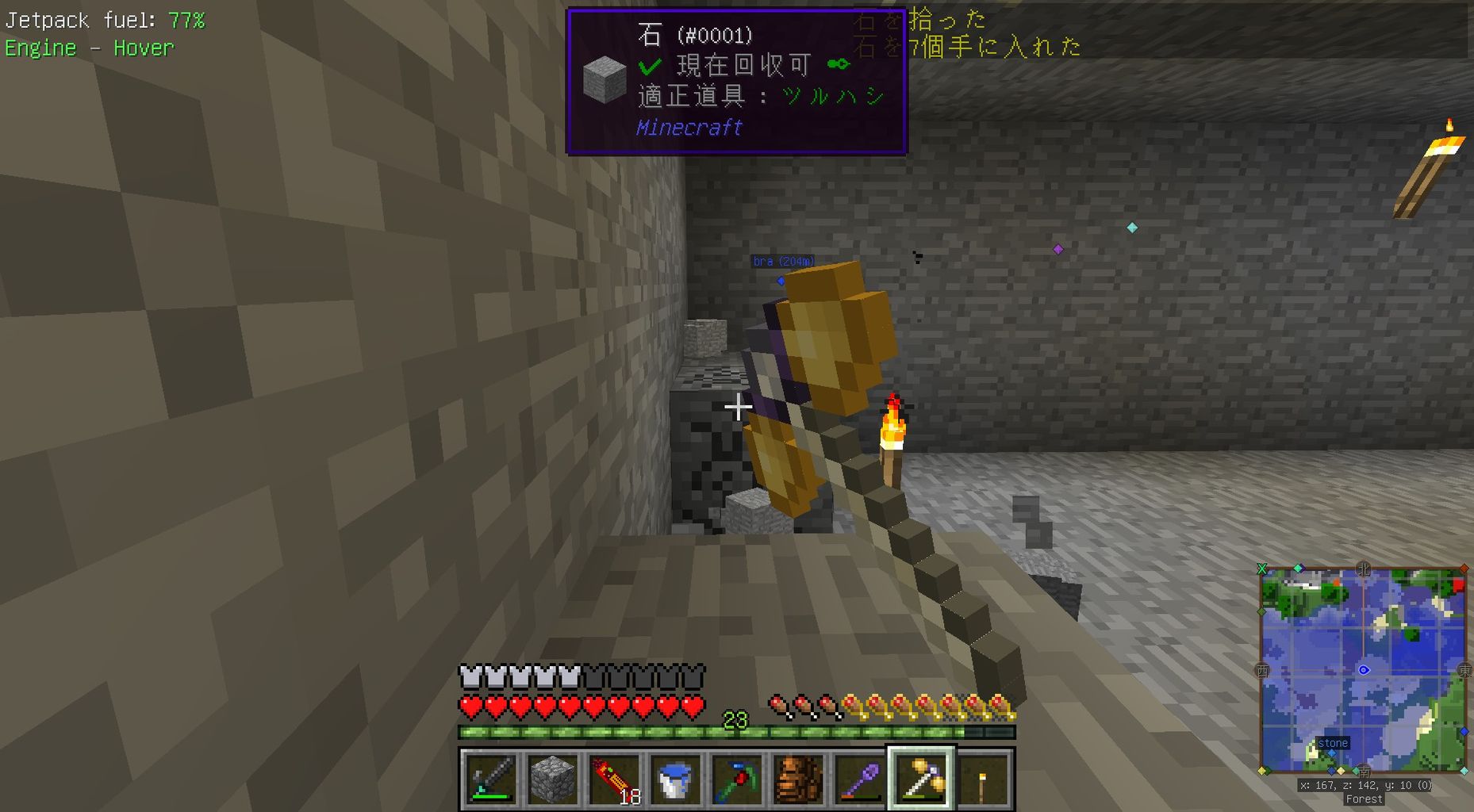1474x812 pixels.
Task: Click the Forest biome label under the minimap
Action: click(x=1364, y=799)
